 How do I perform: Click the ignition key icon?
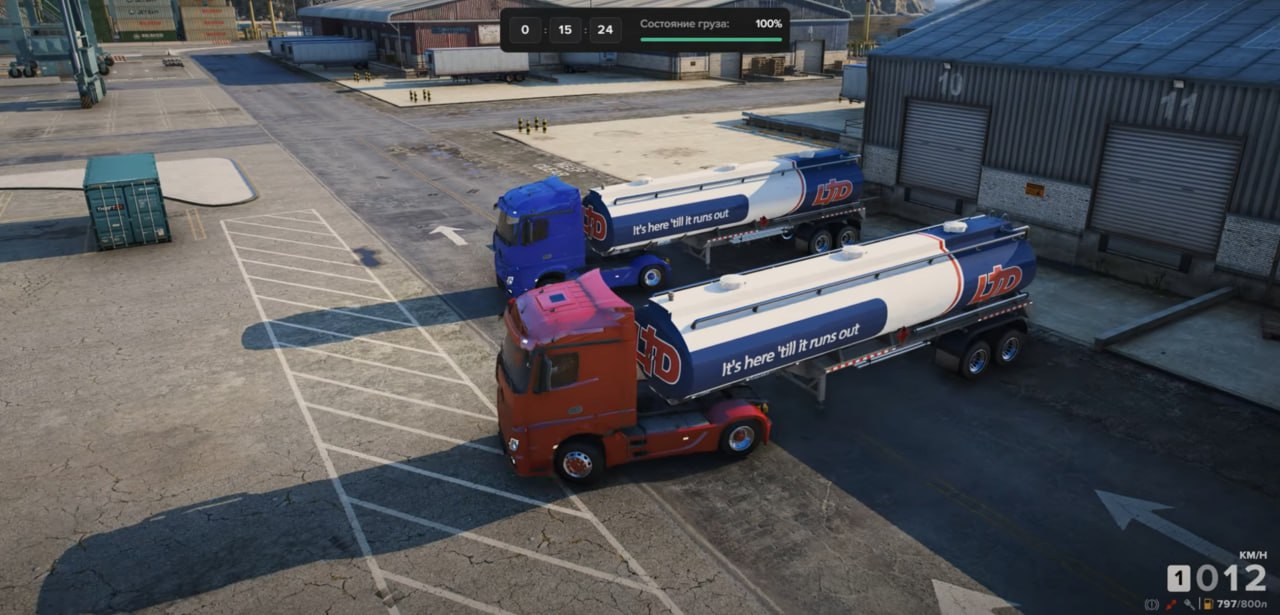click(x=1189, y=604)
